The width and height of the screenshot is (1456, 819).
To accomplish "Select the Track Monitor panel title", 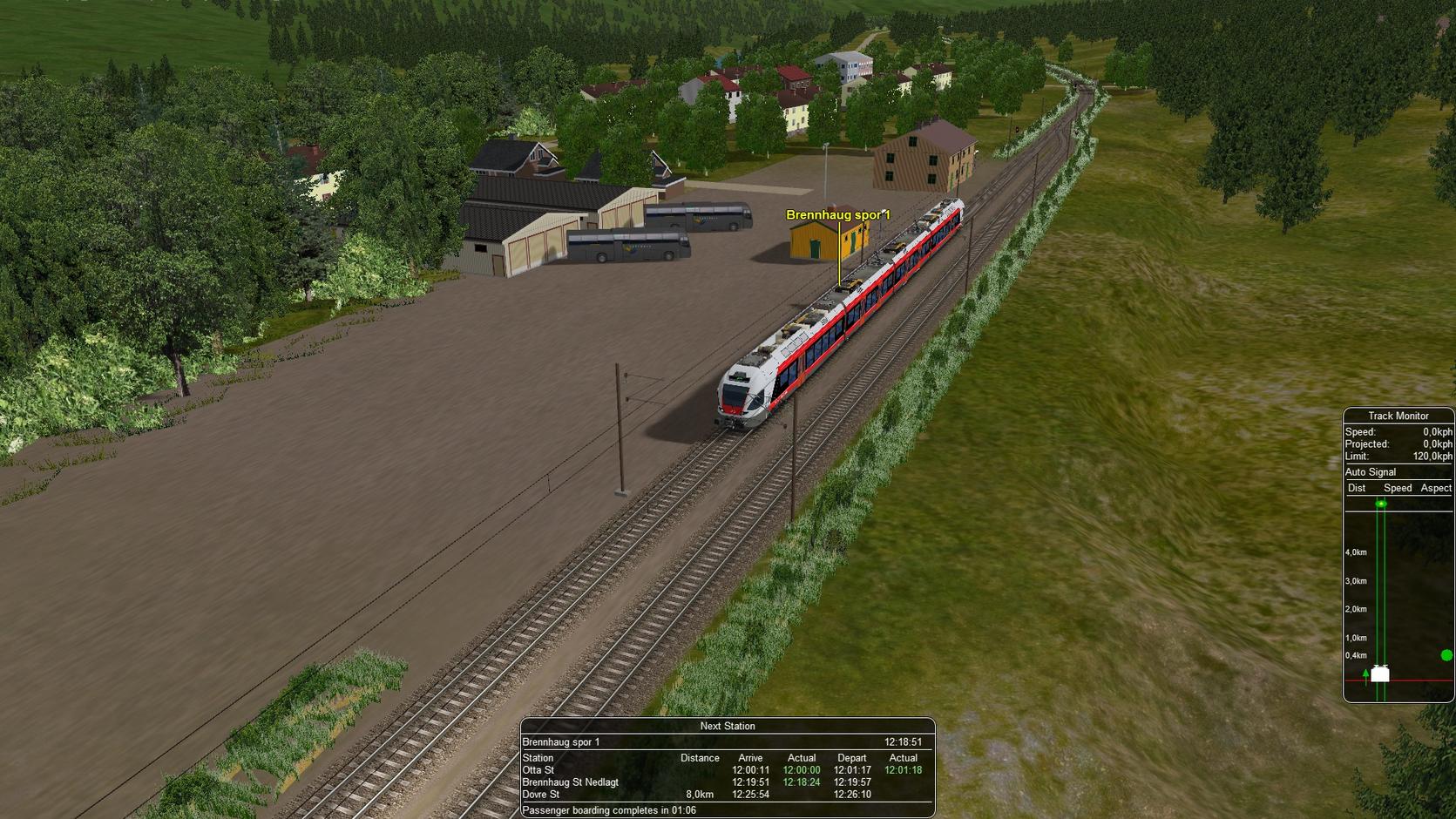I will 1398,416.
